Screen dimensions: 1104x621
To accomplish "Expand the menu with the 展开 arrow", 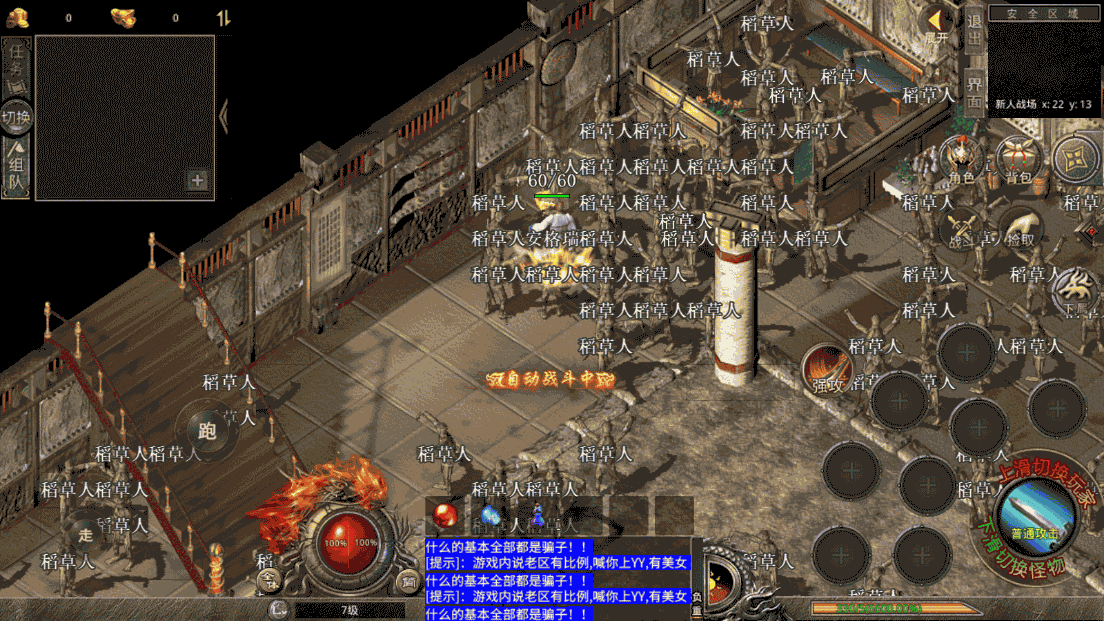I will click(x=936, y=24).
